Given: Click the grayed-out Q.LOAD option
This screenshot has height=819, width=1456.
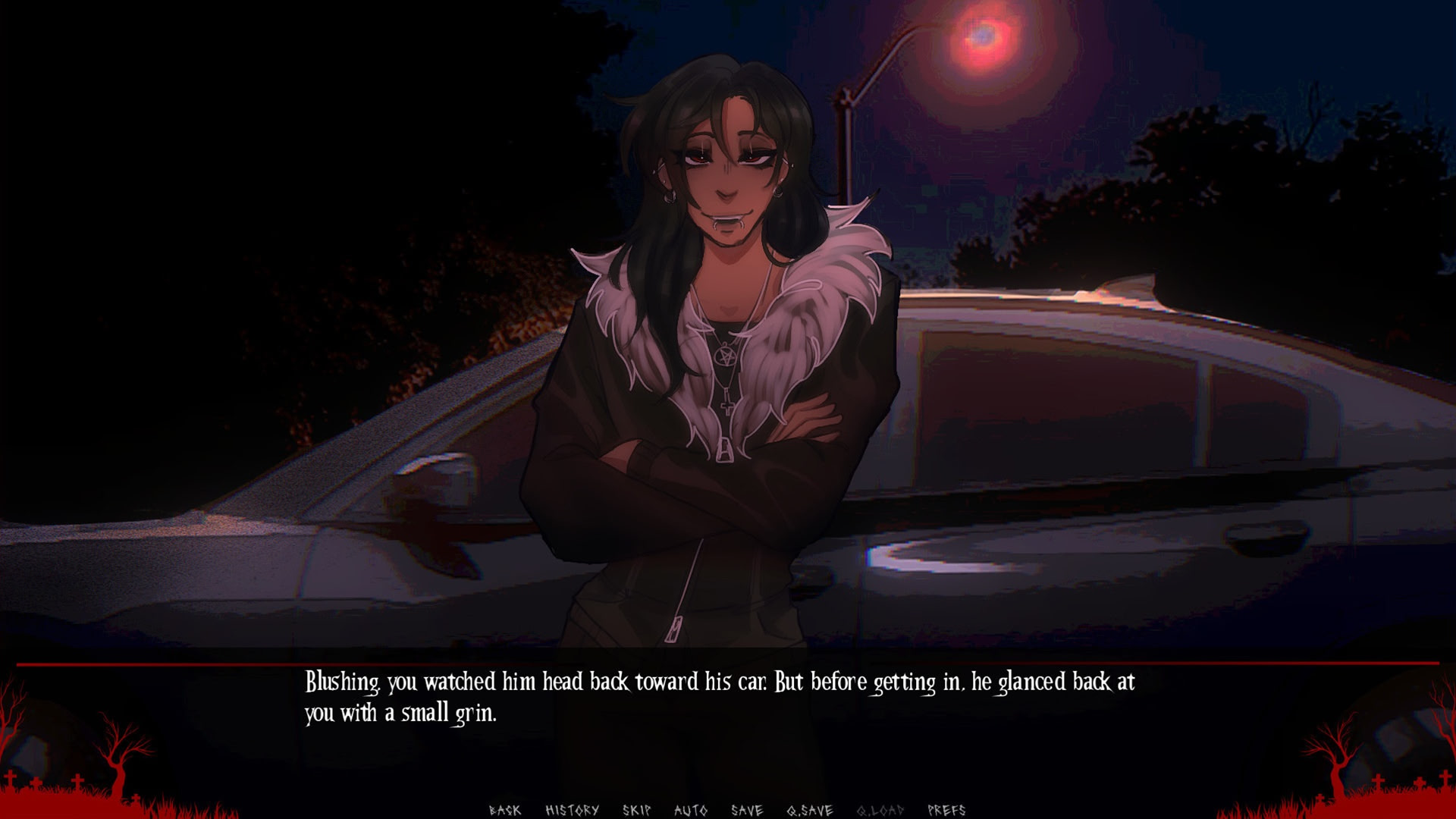Looking at the screenshot, I should (880, 809).
